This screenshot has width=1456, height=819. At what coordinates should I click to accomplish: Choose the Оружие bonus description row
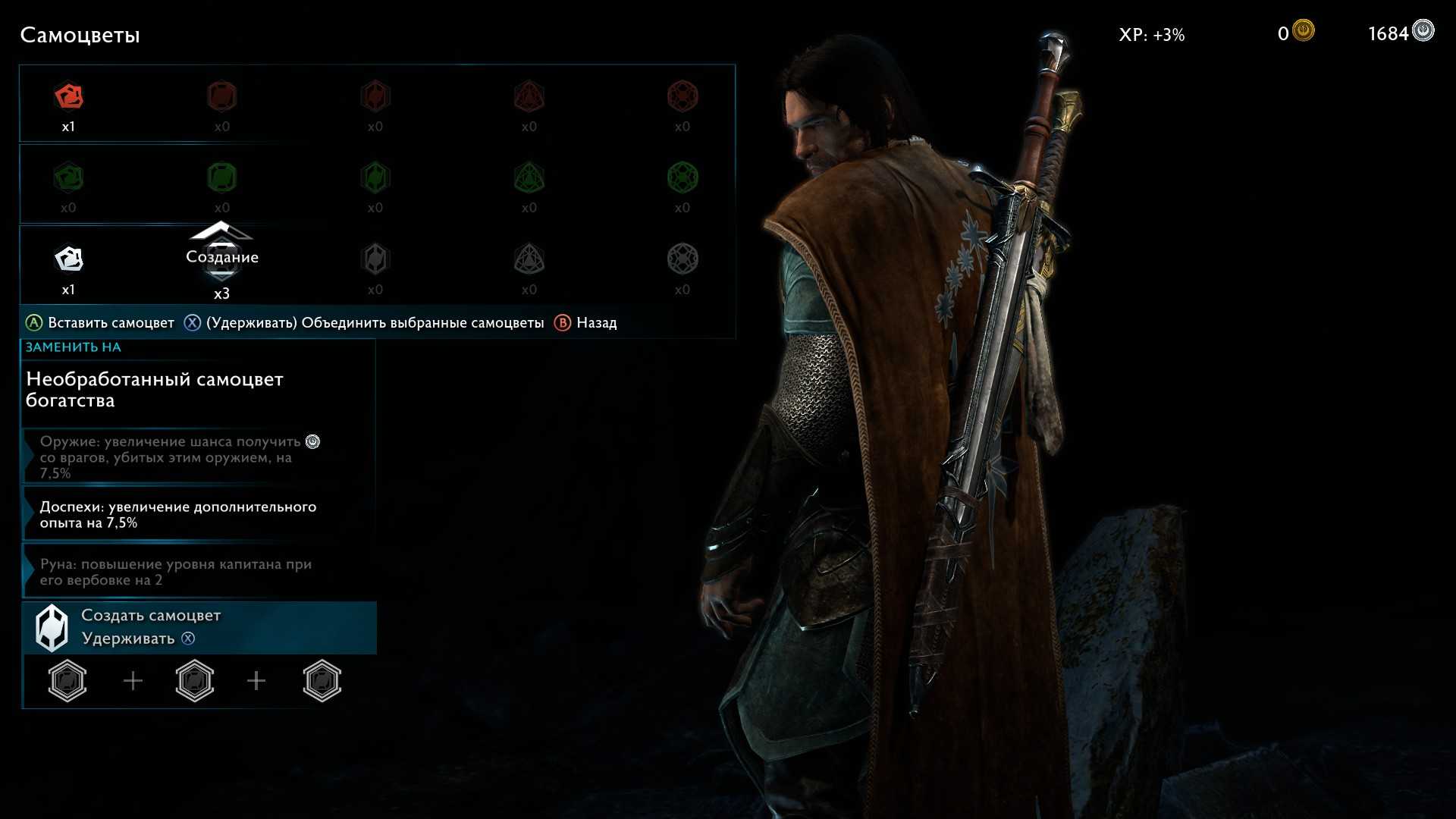click(x=199, y=457)
